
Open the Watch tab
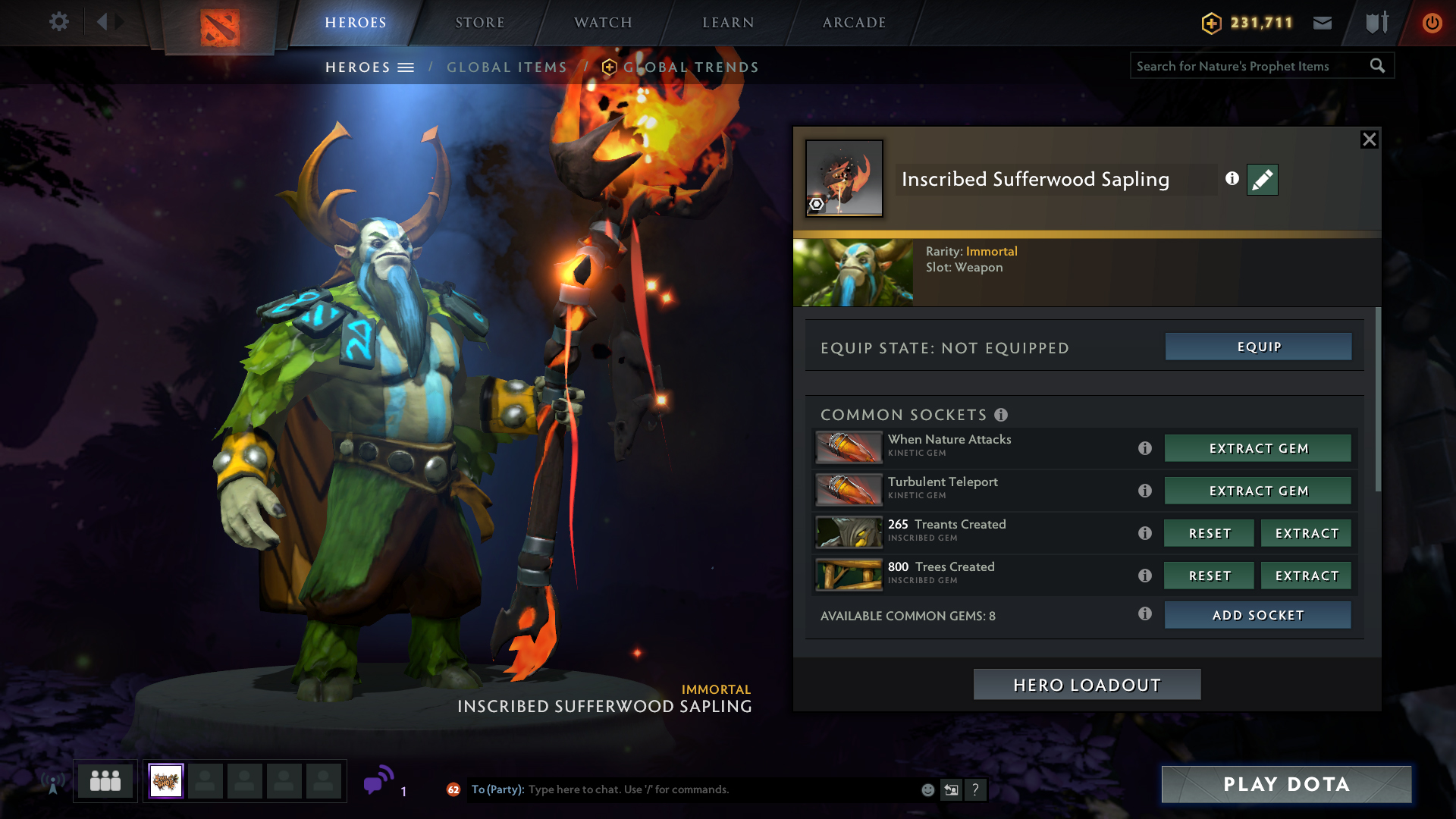tap(603, 23)
